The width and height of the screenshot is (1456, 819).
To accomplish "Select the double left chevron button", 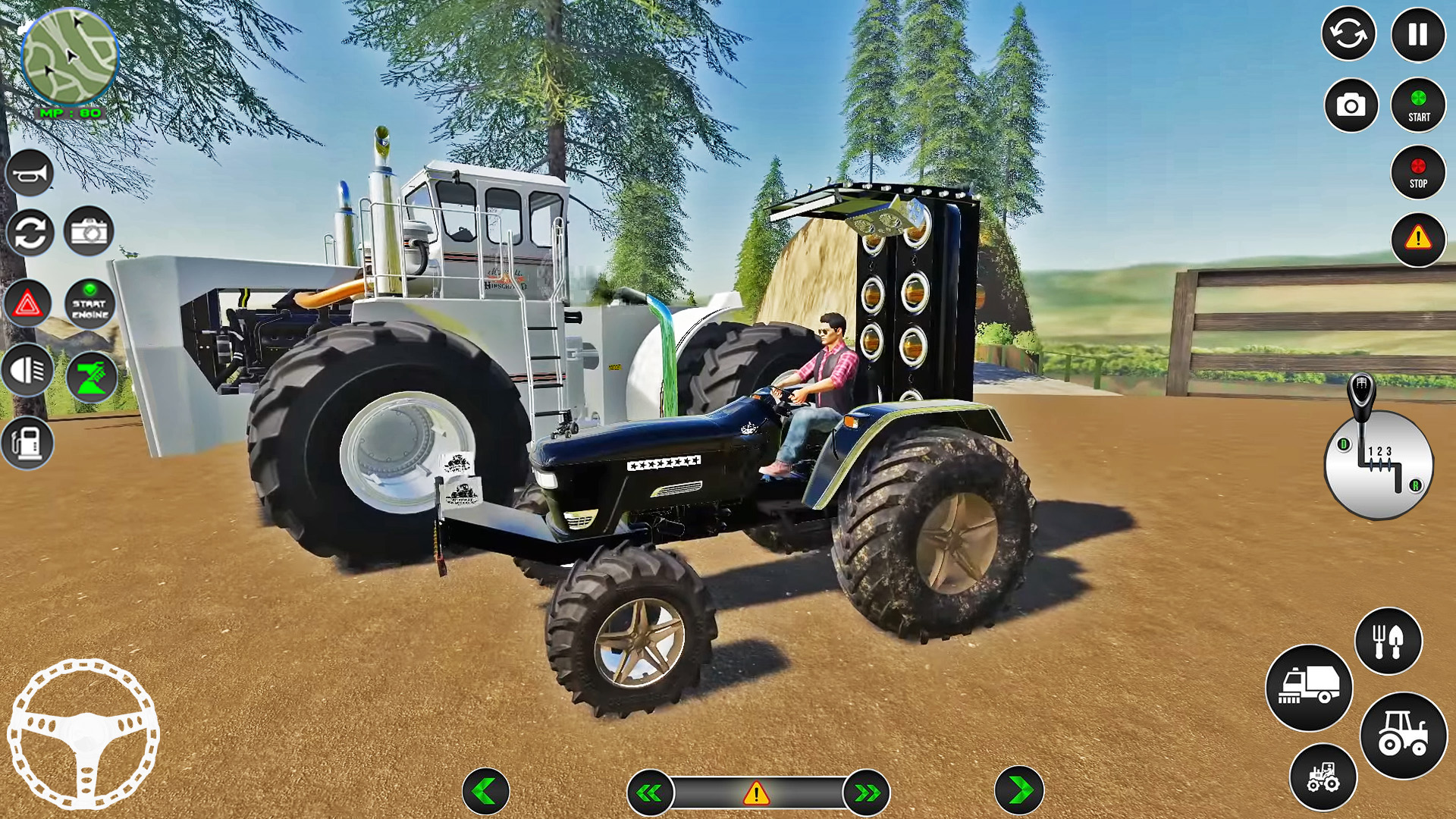I will 650,793.
